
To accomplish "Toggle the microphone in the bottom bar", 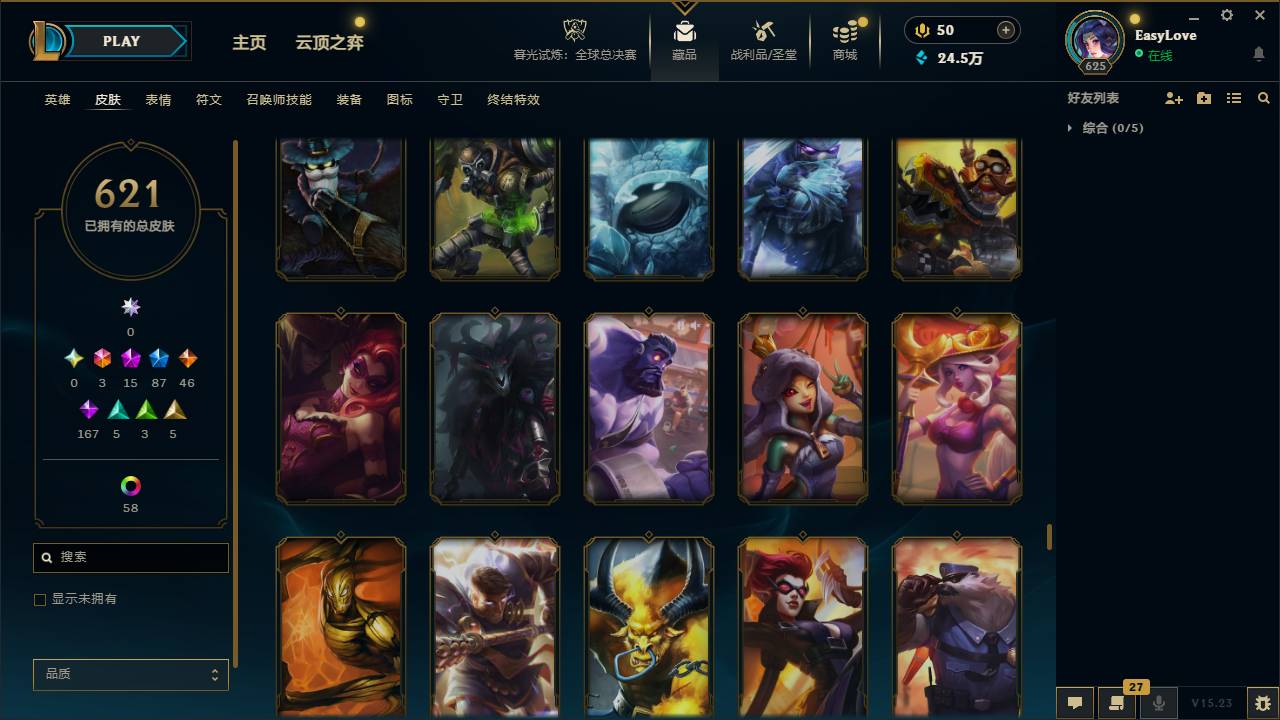I will click(1158, 703).
